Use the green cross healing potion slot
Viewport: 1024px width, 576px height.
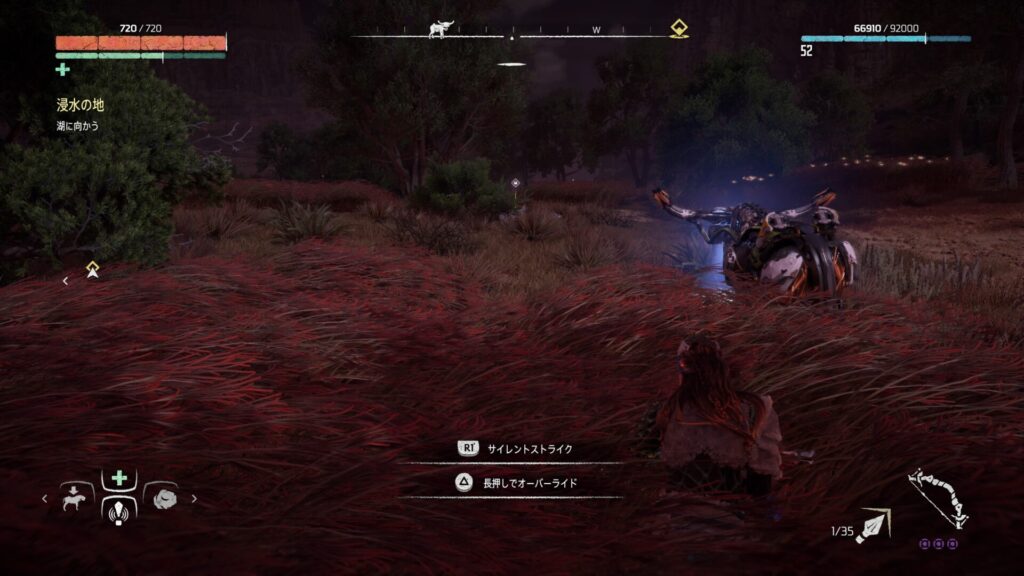(119, 479)
